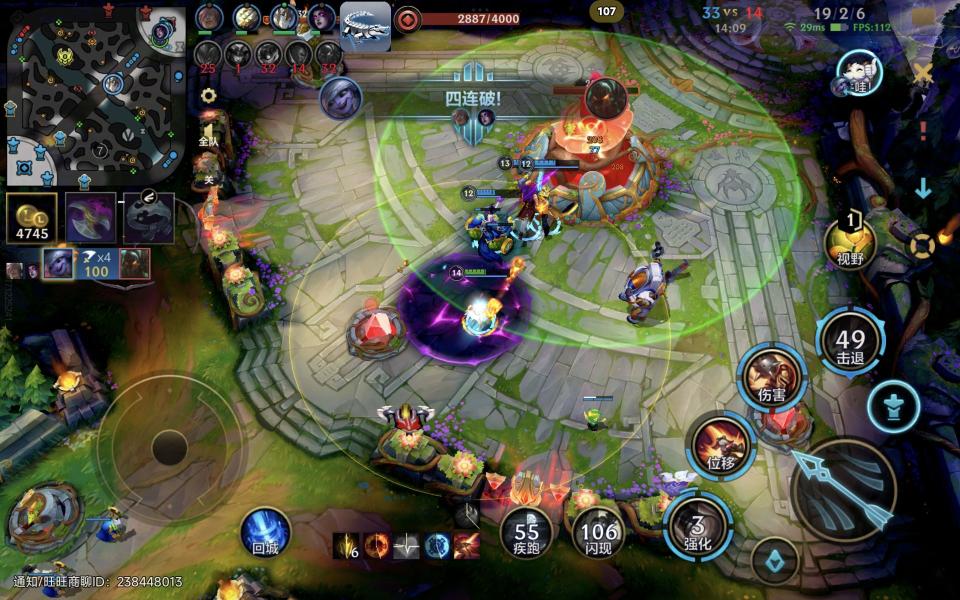Buy the recommended grey boots item
This screenshot has width=960, height=600.
click(x=148, y=217)
